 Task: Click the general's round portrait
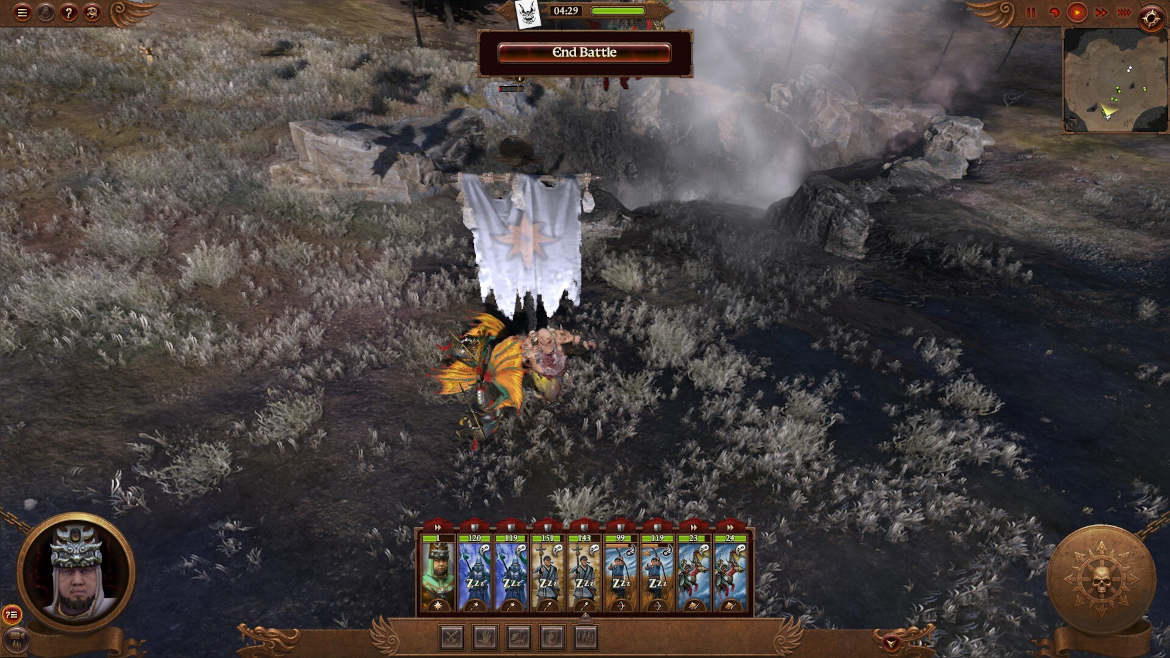[x=76, y=572]
